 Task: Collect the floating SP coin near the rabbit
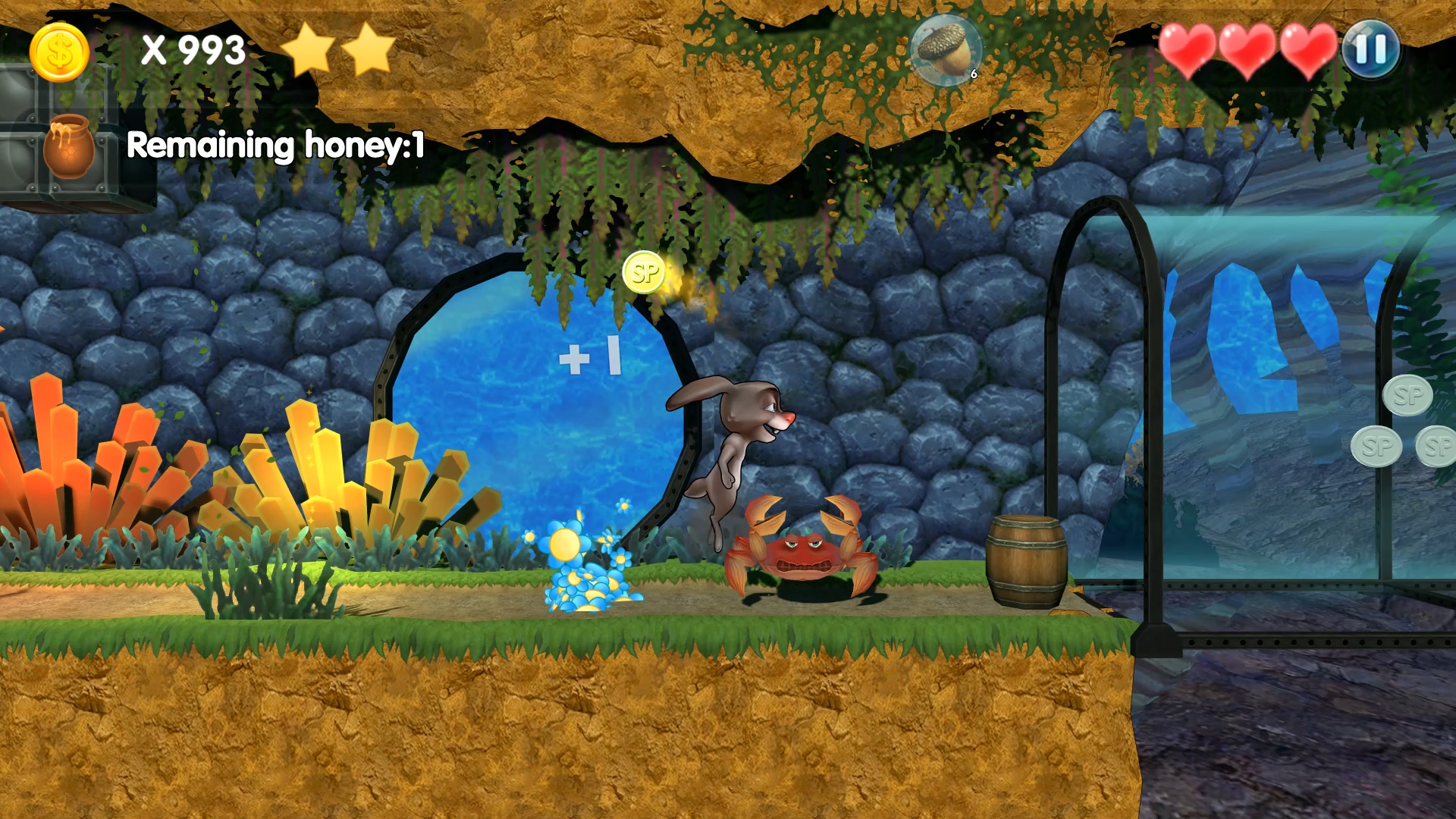[645, 274]
